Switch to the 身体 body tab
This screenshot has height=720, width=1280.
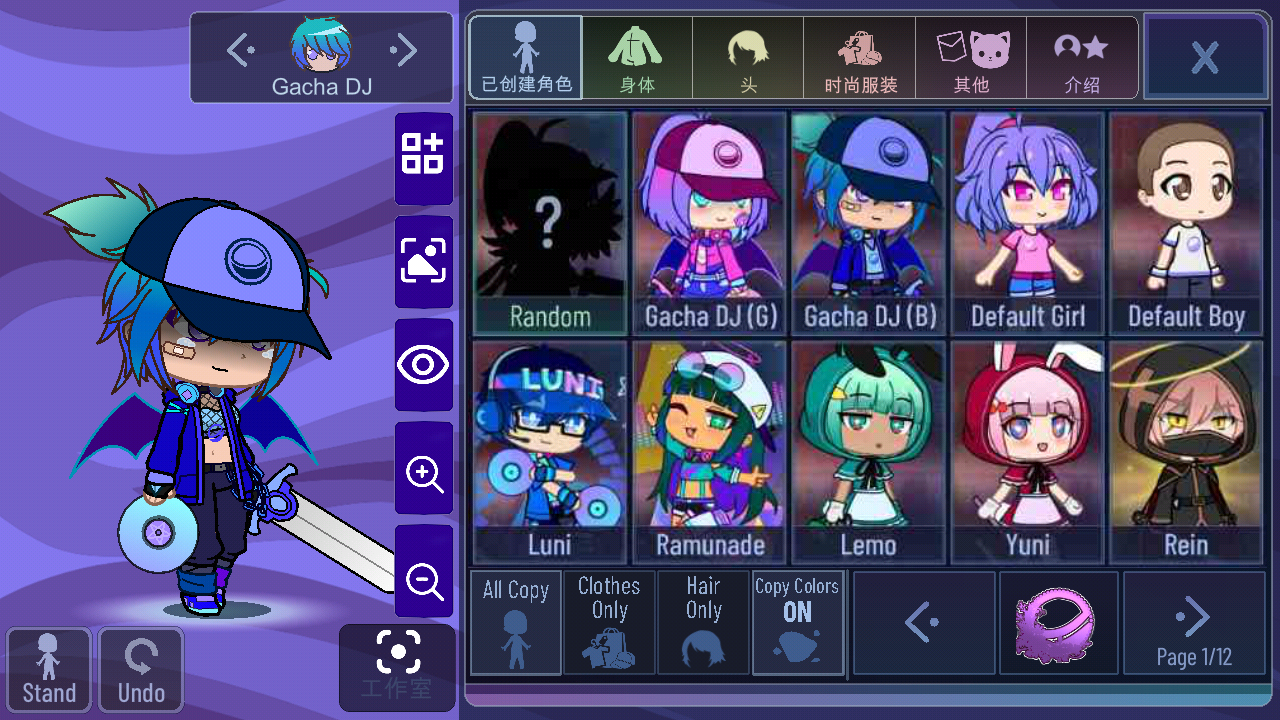click(x=637, y=58)
